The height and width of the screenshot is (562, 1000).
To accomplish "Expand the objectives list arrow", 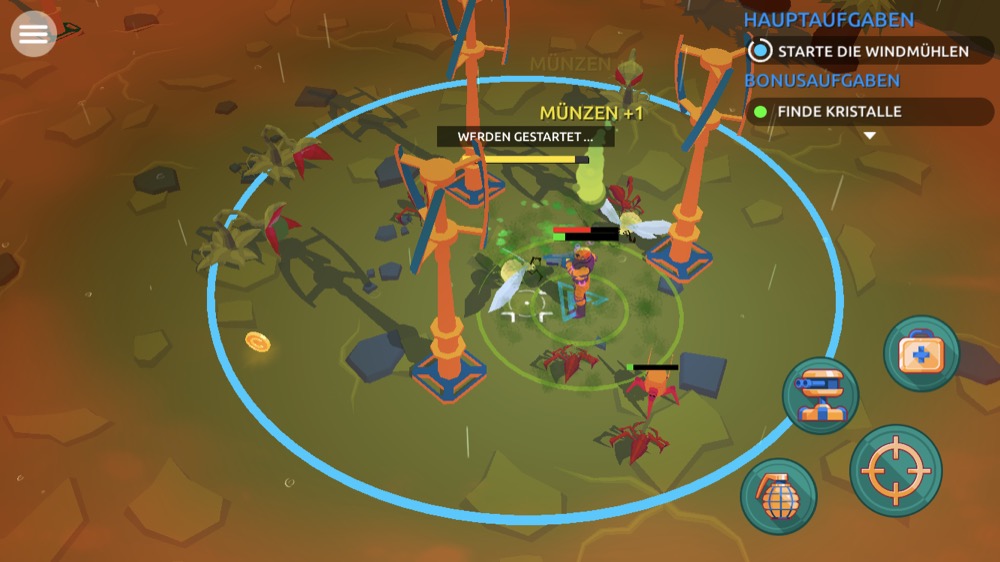I will click(869, 135).
